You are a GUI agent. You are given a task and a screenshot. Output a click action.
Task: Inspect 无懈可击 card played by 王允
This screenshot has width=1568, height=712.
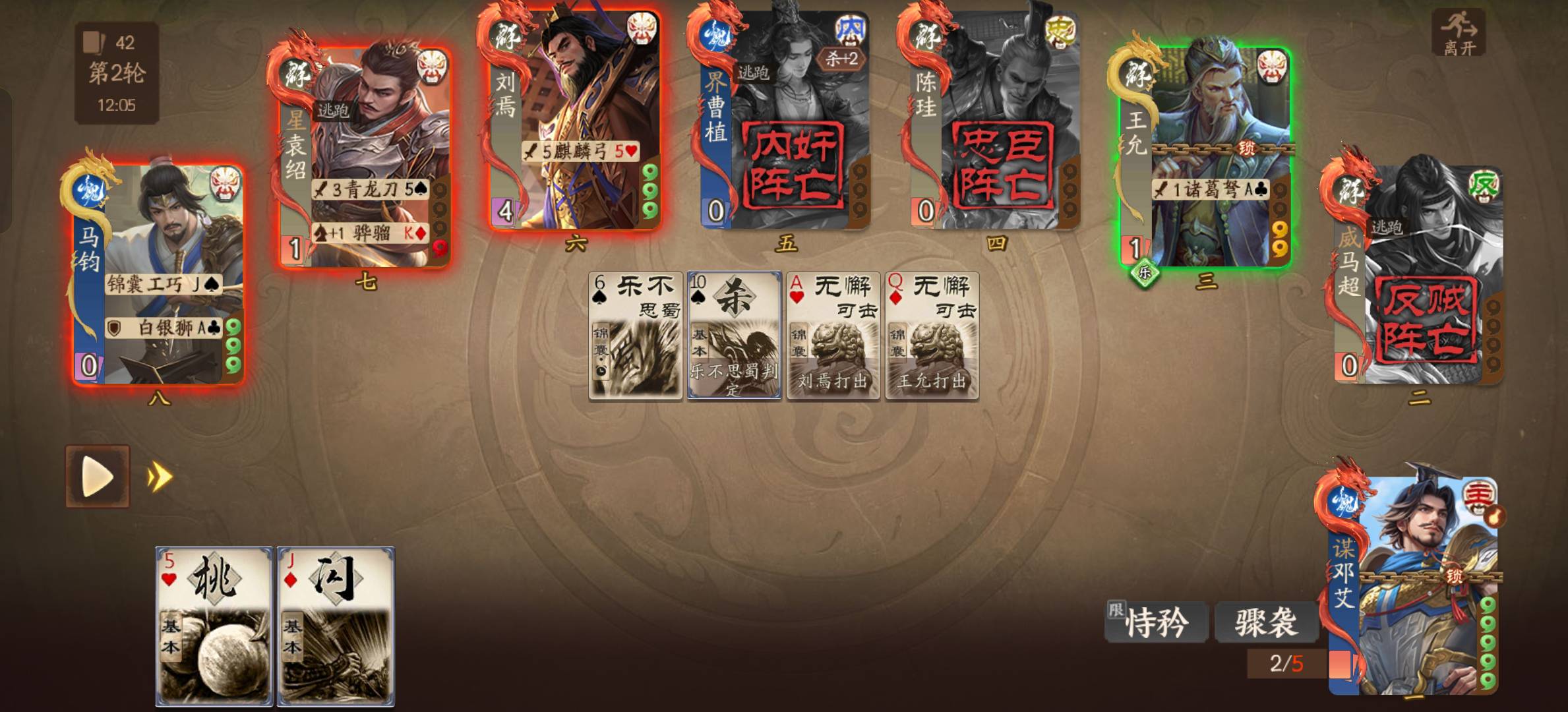932,335
